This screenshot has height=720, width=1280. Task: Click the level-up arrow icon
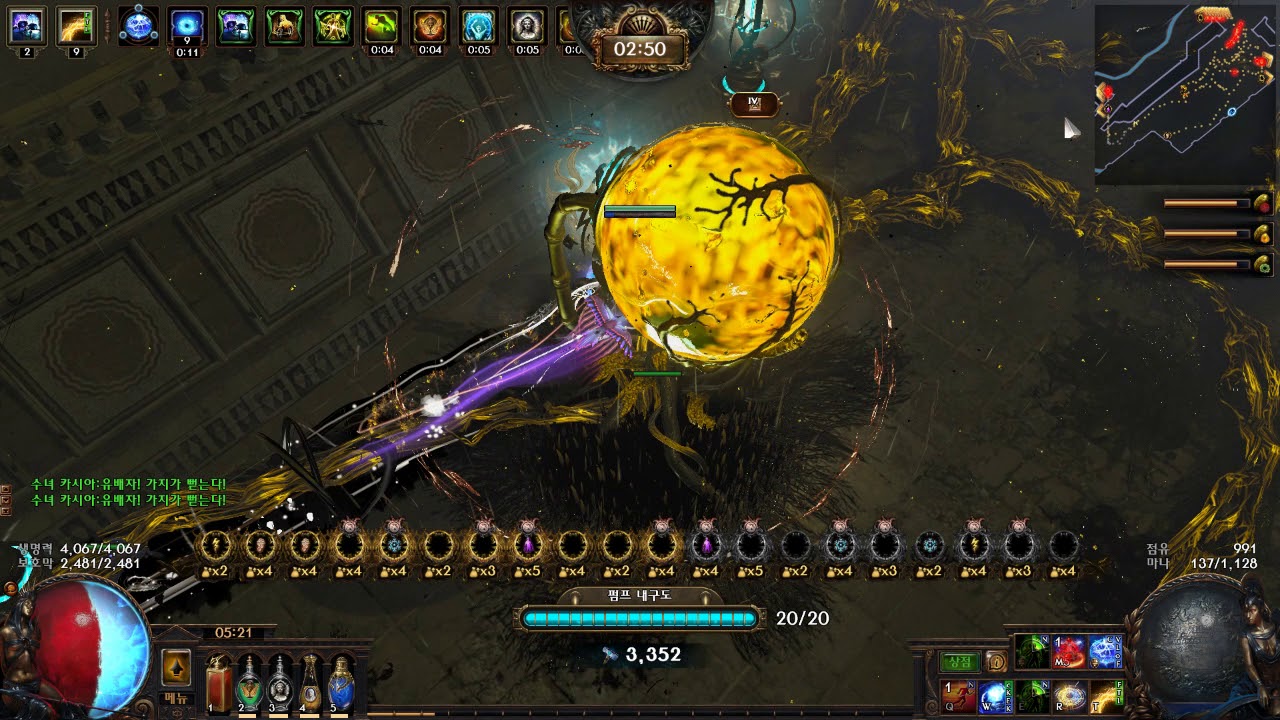(176, 667)
